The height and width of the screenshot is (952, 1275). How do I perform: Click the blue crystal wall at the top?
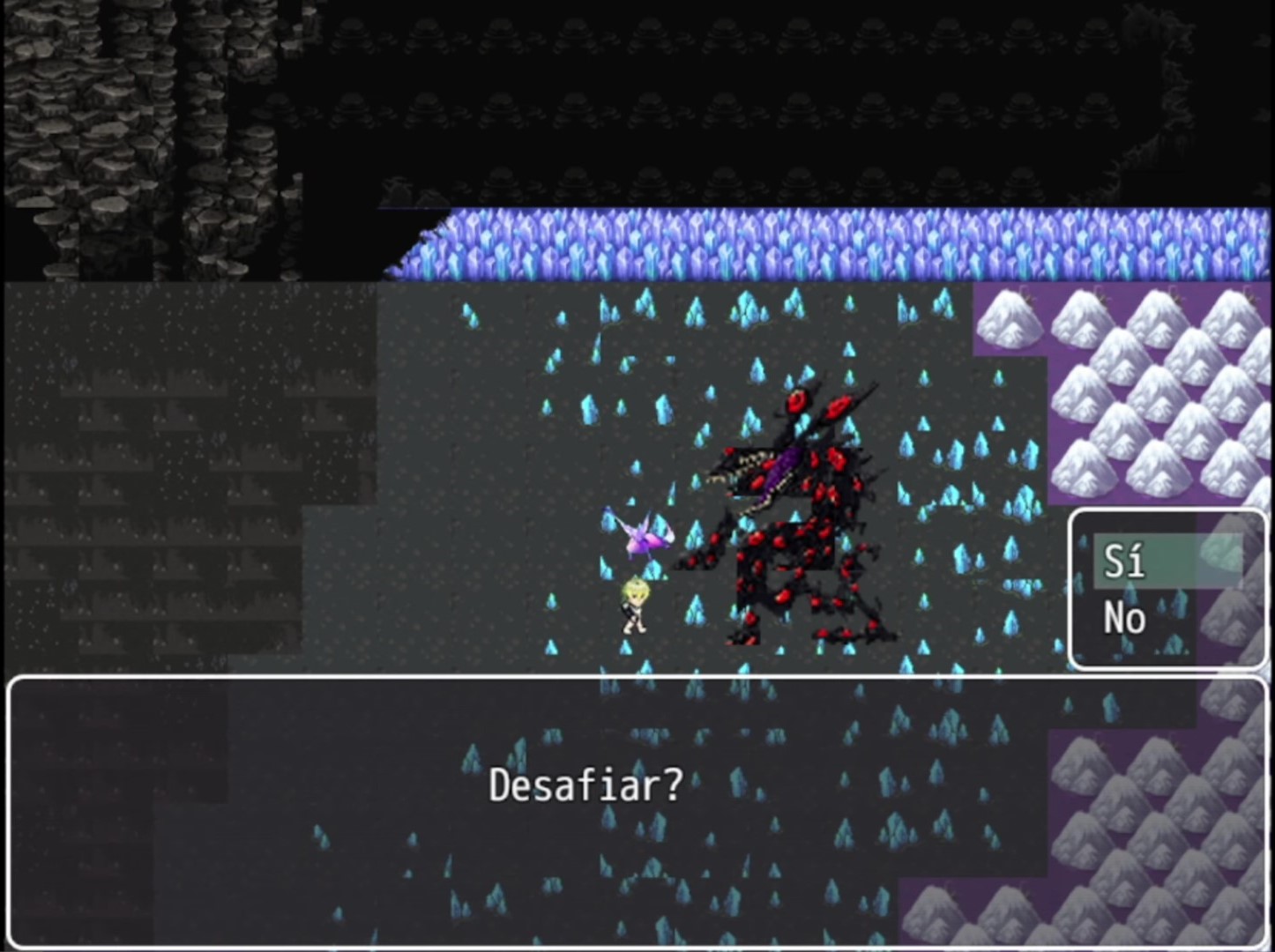[794, 242]
